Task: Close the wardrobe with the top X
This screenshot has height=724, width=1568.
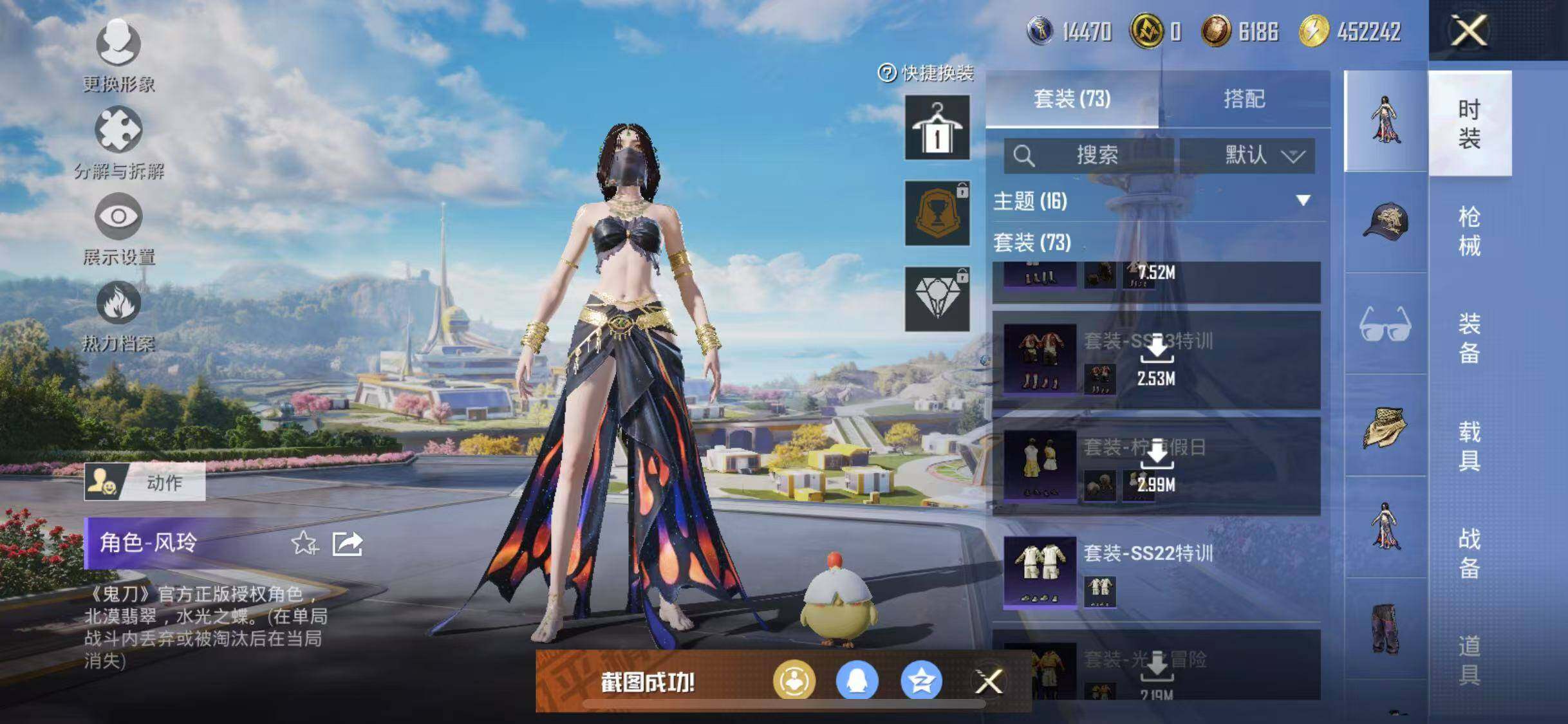Action: coord(1468,30)
